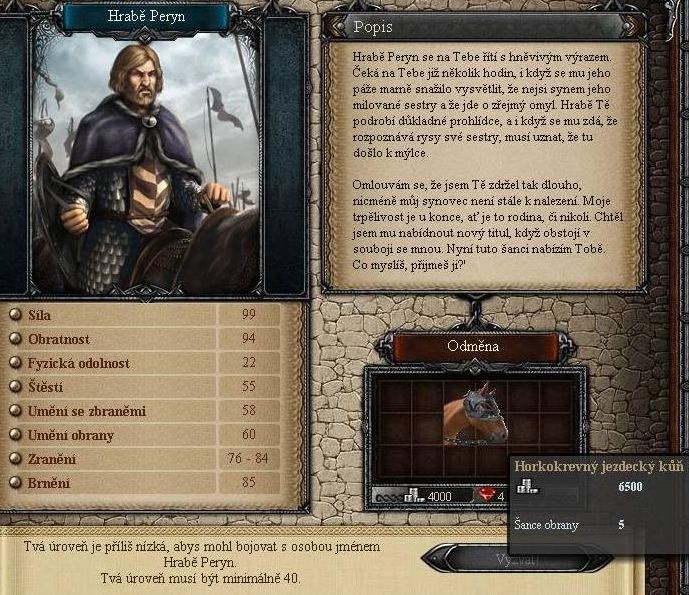Select the Umění obrany stat row
Screen dimensions: 689x595
point(150,435)
